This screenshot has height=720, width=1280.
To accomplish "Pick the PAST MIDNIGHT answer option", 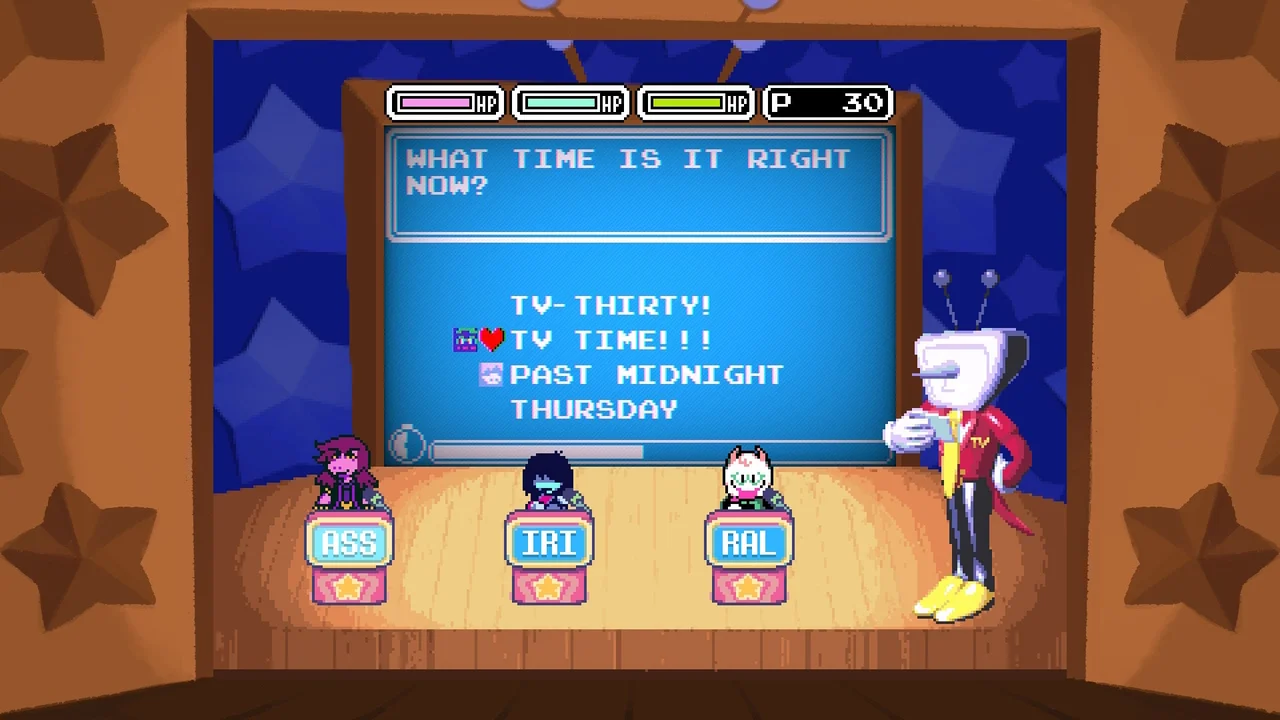I will (x=646, y=374).
